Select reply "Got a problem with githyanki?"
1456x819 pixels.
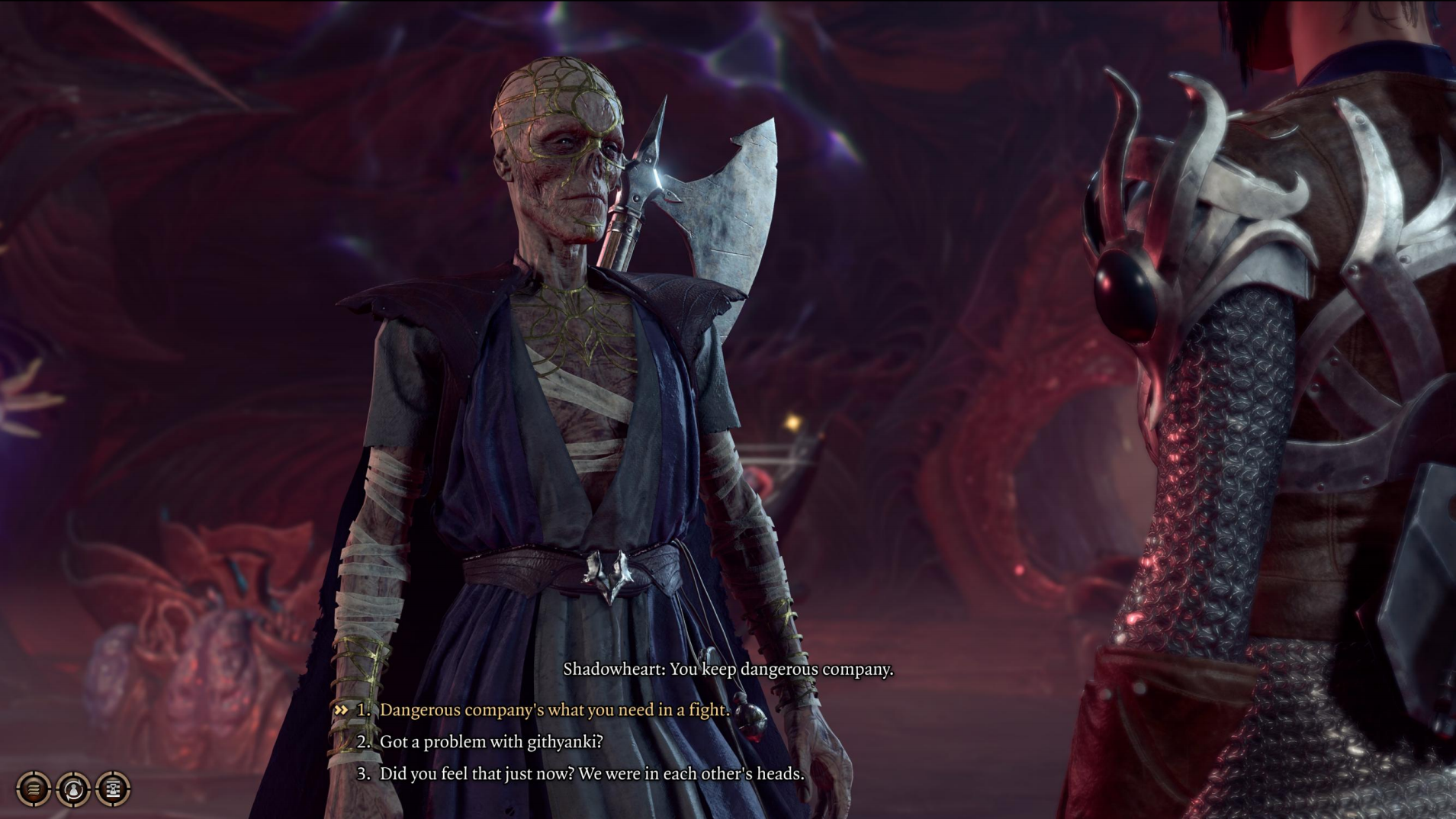pos(490,742)
